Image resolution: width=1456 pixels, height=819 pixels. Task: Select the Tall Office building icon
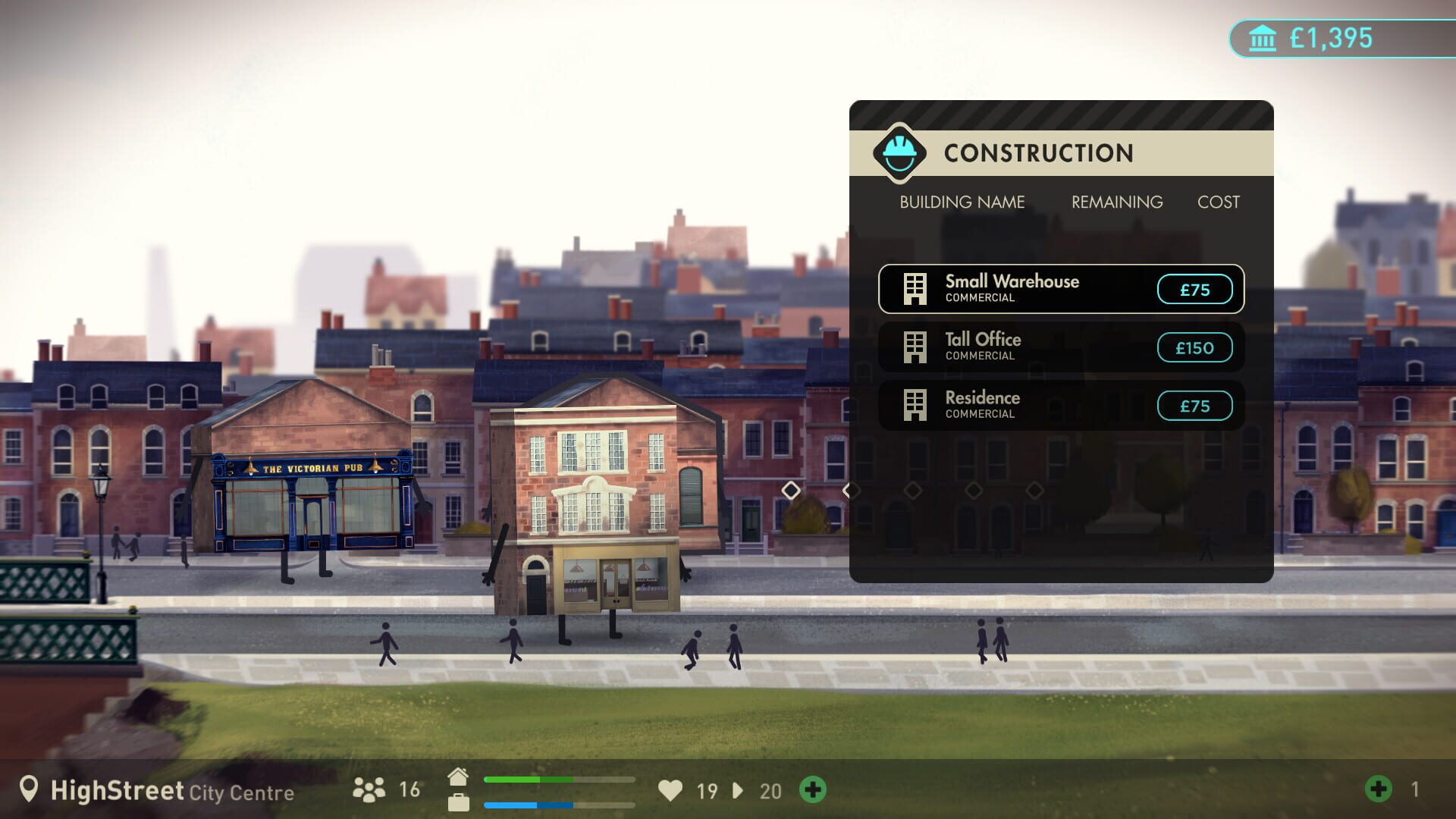tap(916, 347)
